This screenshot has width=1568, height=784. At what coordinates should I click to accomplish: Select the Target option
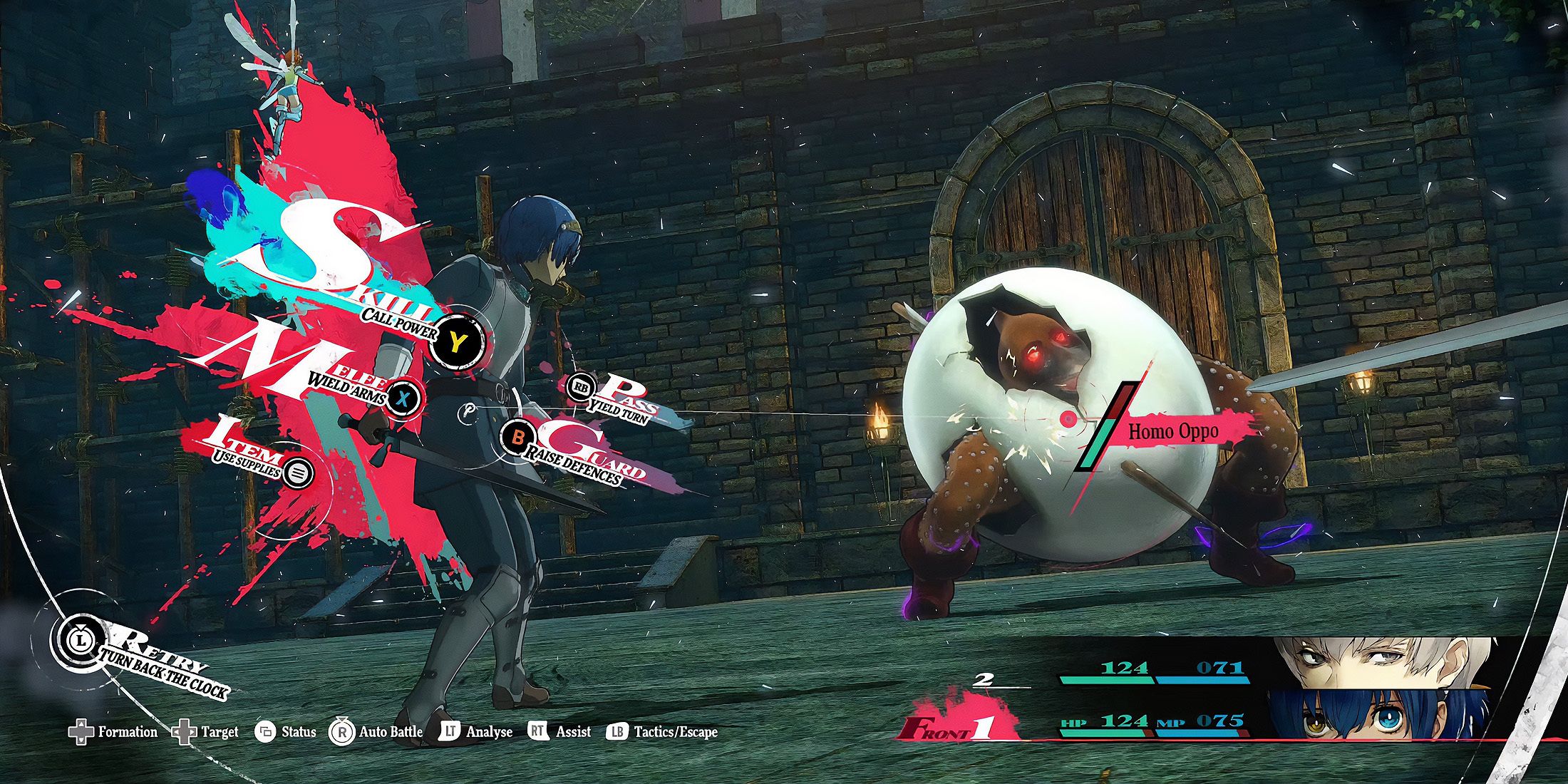207,732
